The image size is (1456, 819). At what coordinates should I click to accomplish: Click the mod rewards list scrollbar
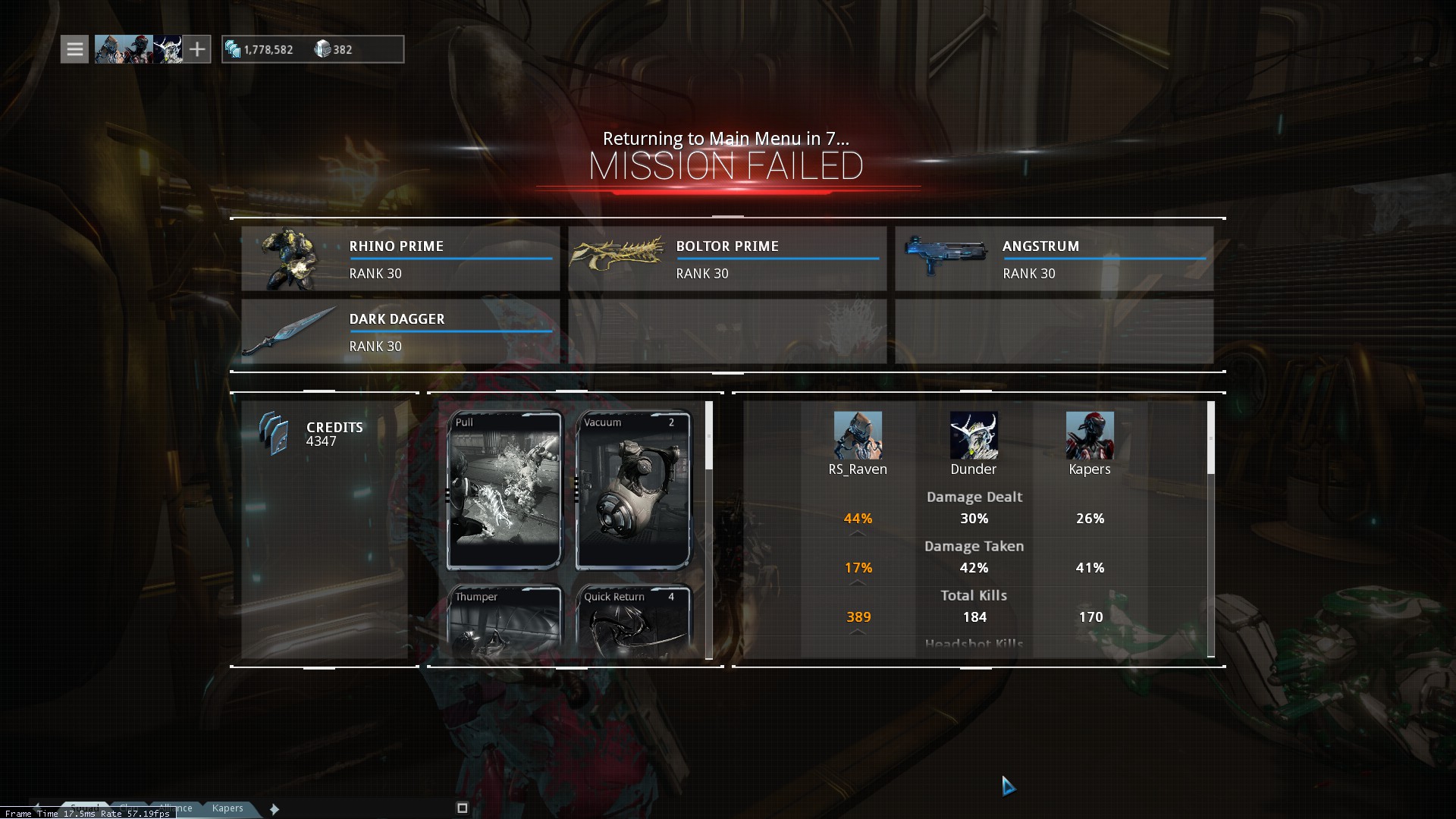(x=709, y=436)
